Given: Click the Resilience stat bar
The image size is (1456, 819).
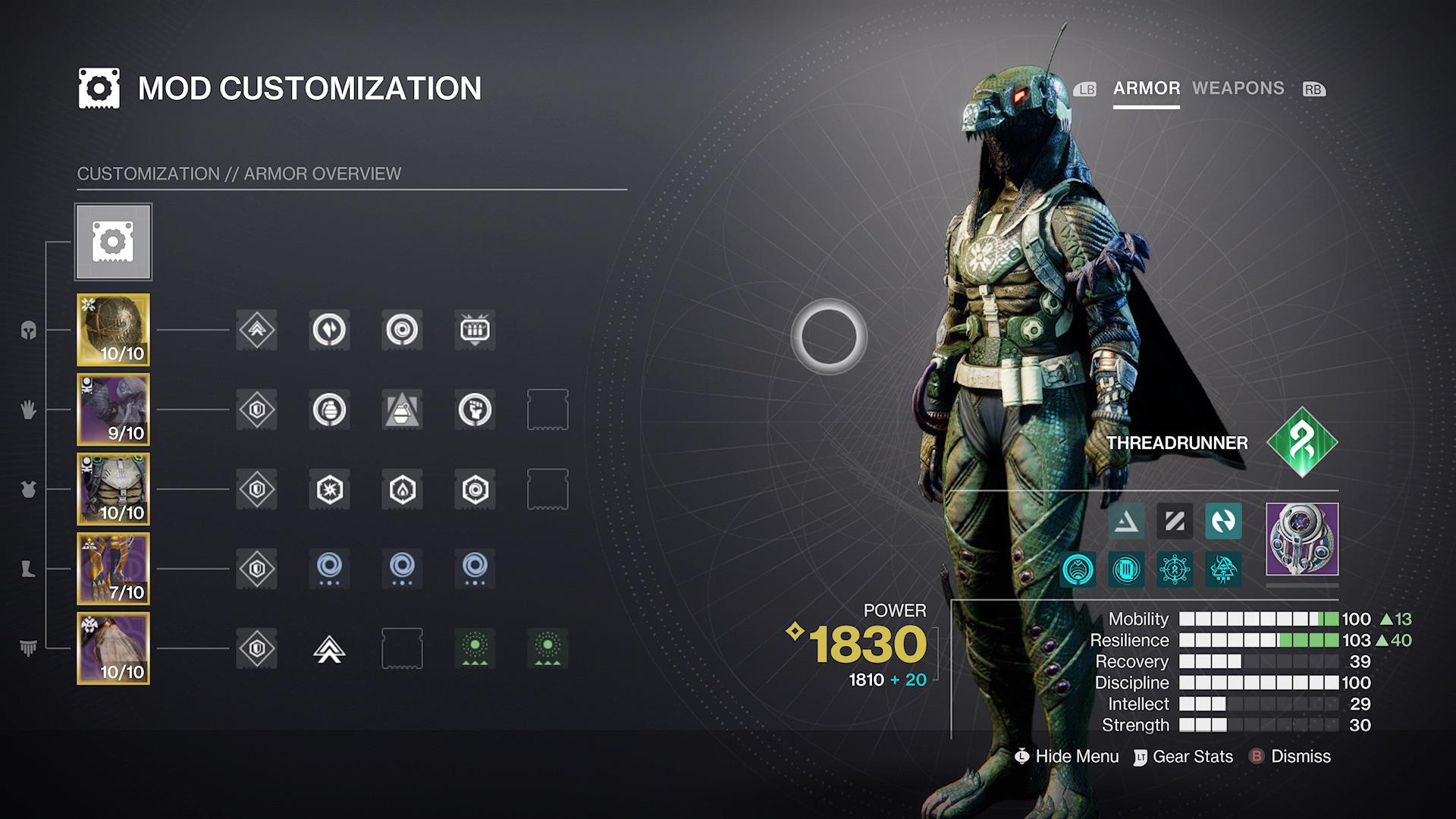Looking at the screenshot, I should 1259,640.
